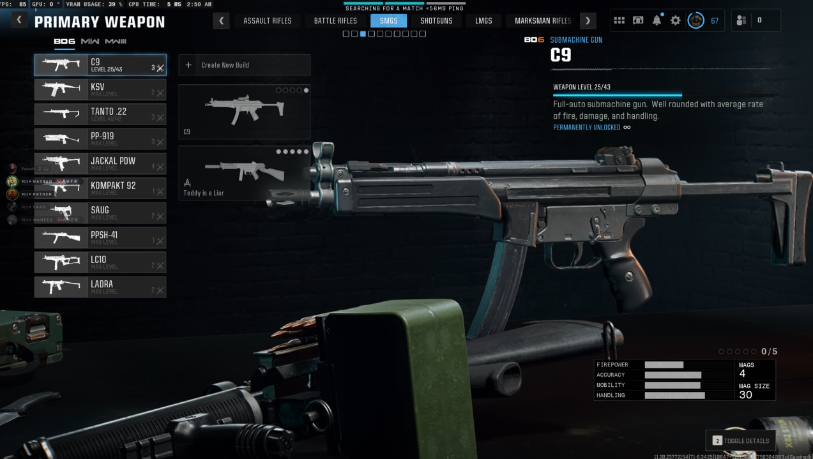Select the KSV submachine gun
Image resolution: width=813 pixels, height=459 pixels.
(100, 90)
